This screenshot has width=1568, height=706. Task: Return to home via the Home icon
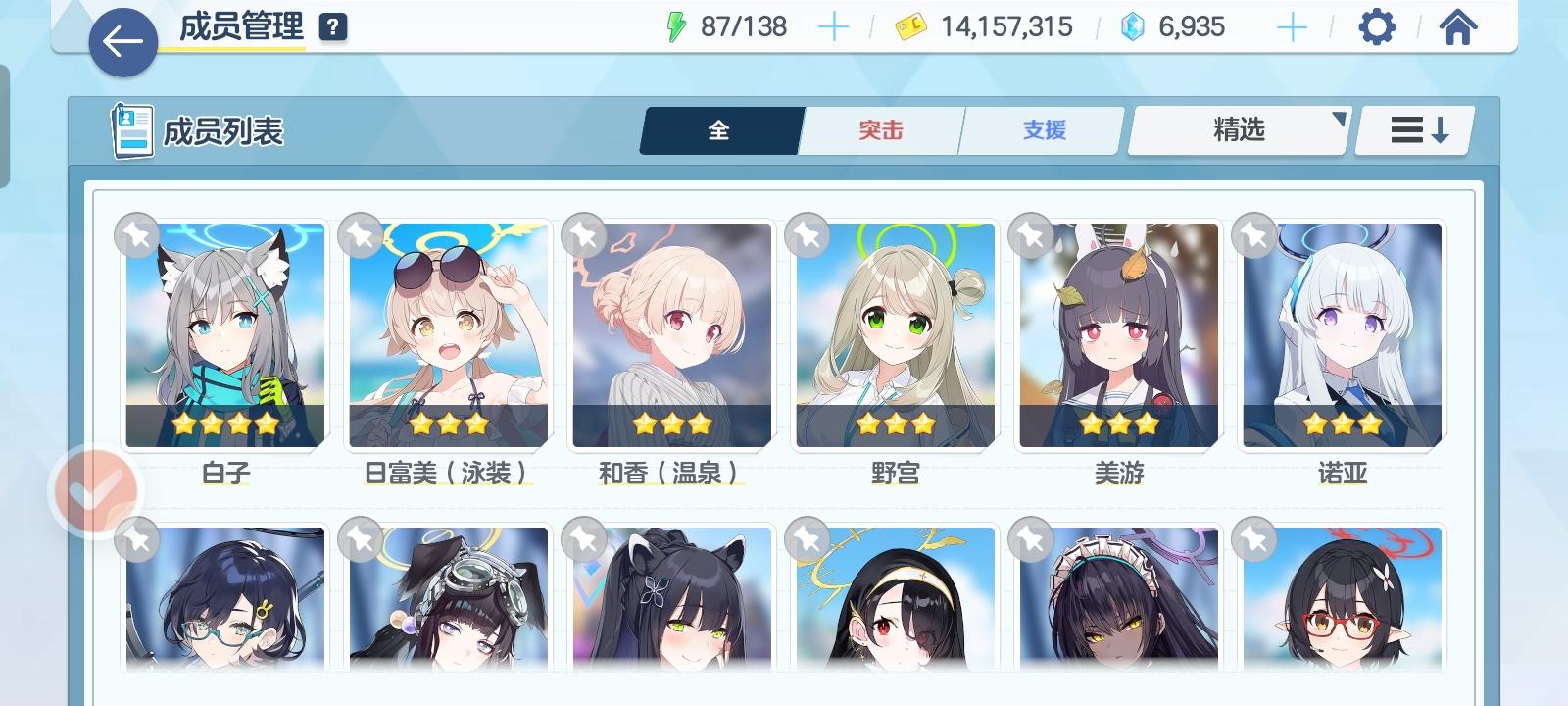[x=1459, y=26]
